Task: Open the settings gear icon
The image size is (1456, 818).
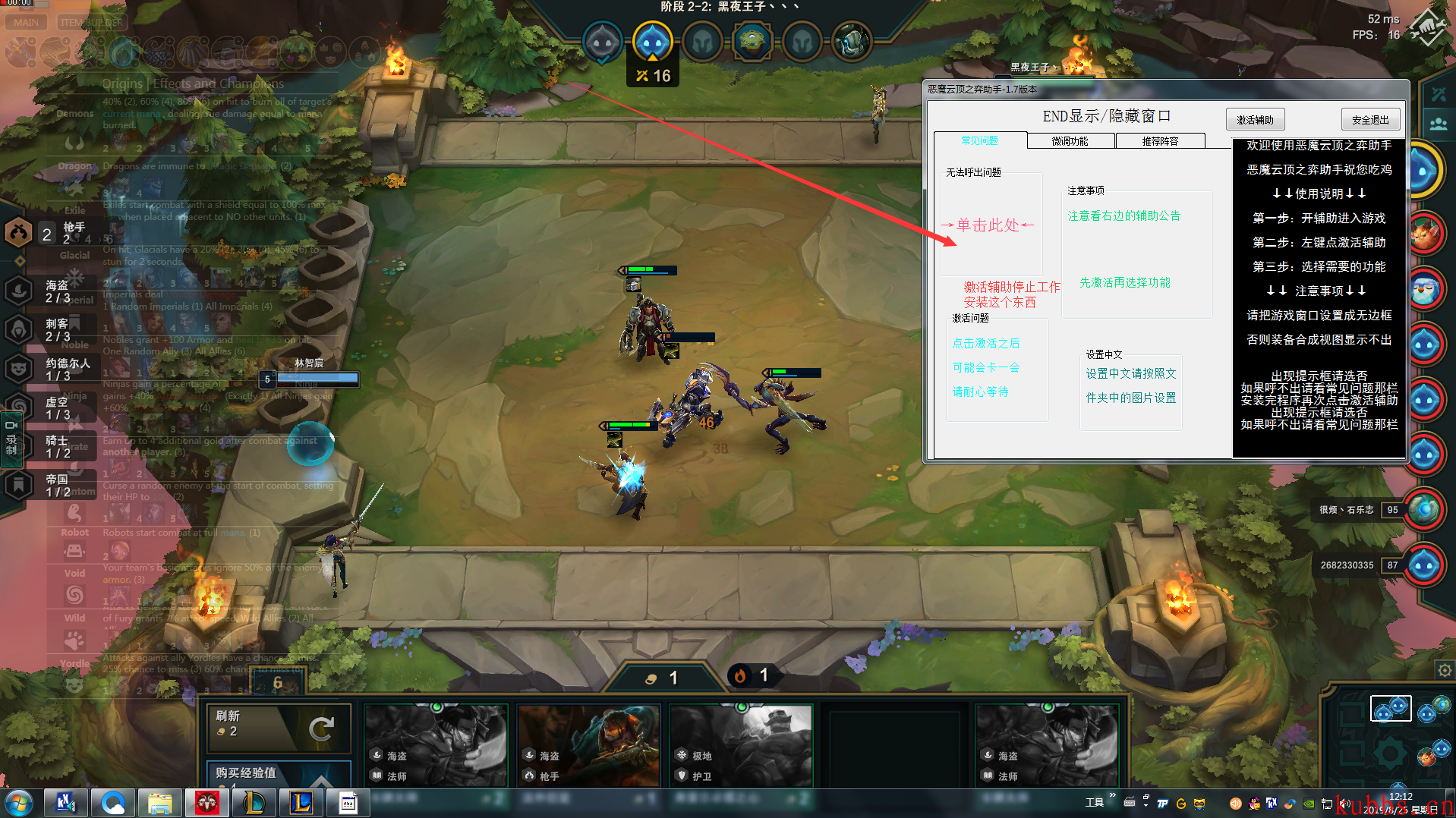Action: click(x=1444, y=670)
